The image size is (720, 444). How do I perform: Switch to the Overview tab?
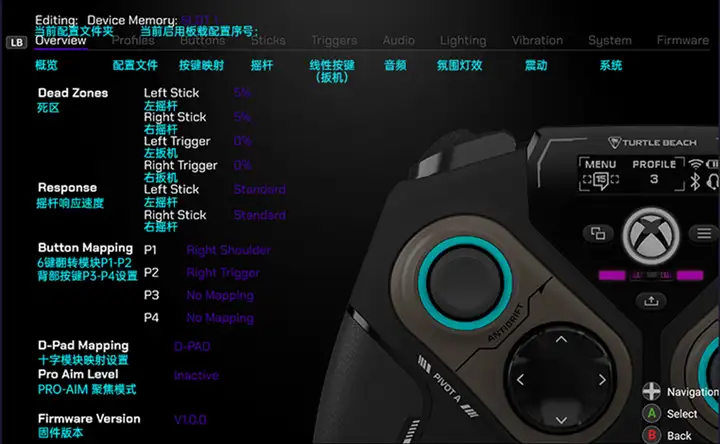[61, 41]
